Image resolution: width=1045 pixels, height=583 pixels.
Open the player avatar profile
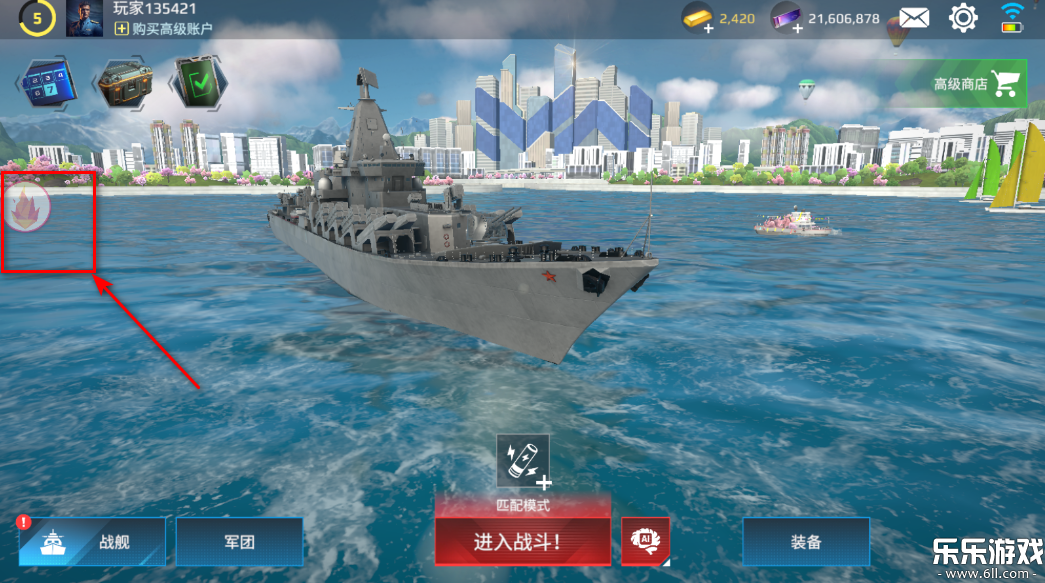click(84, 18)
